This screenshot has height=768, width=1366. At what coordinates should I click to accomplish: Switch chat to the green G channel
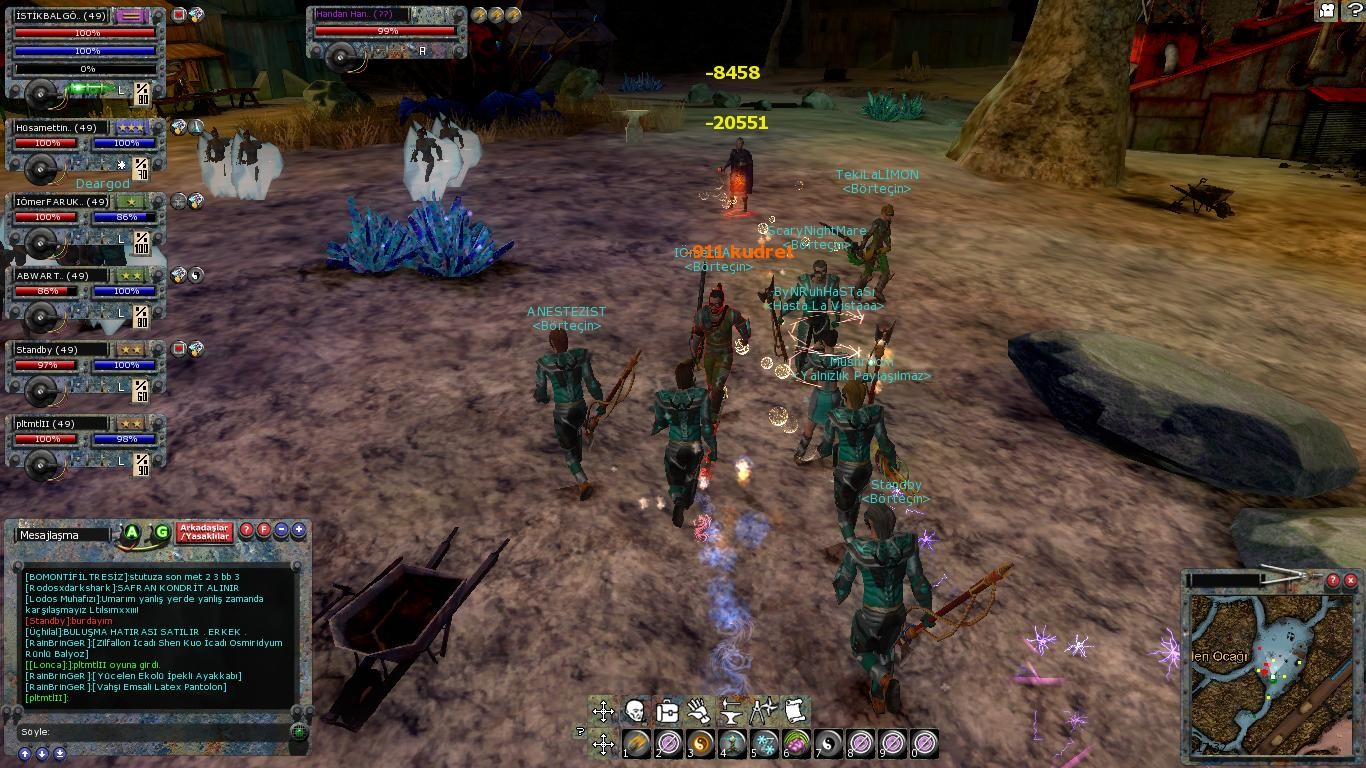161,533
